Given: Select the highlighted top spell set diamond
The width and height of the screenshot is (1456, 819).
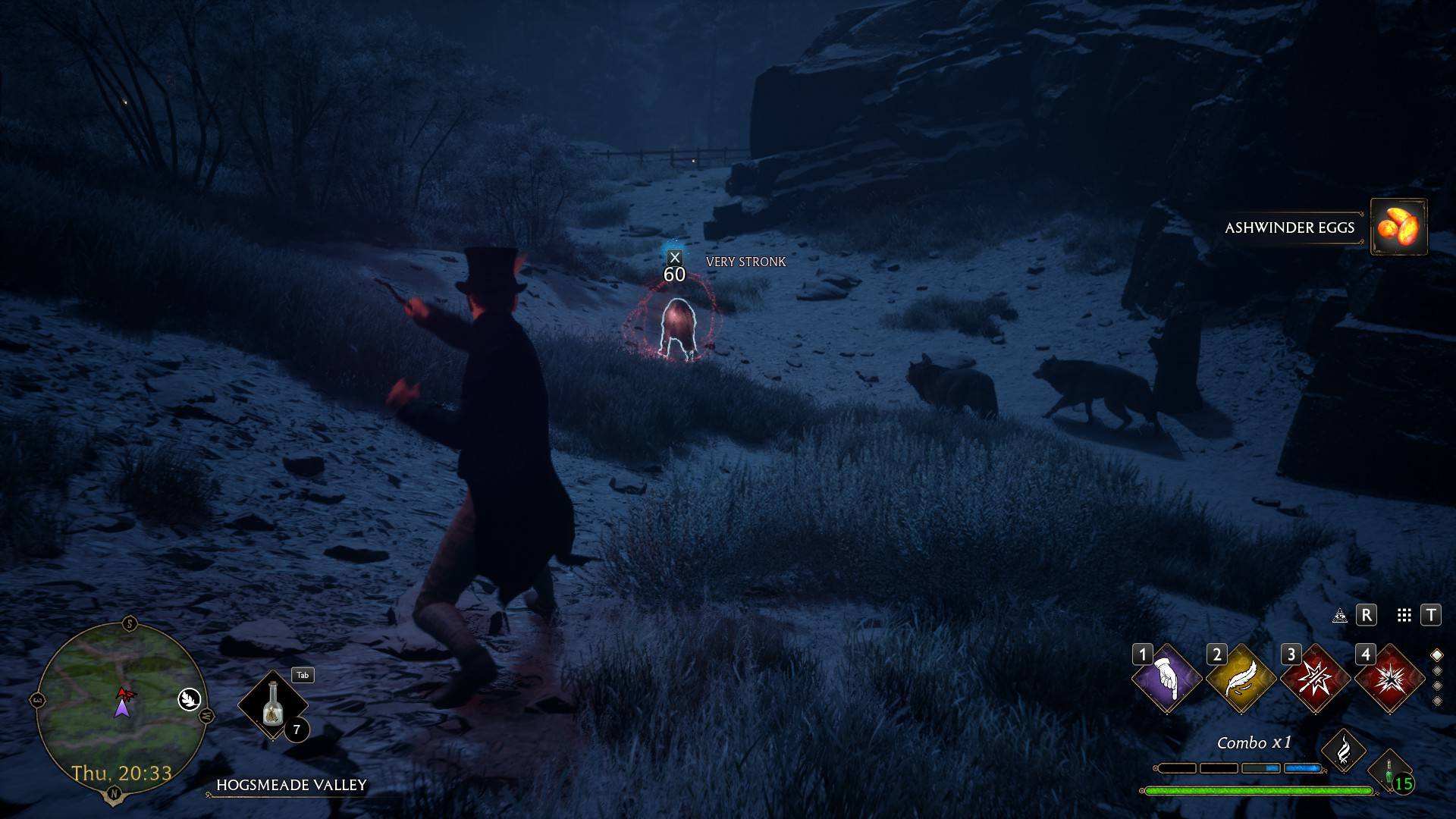Looking at the screenshot, I should tap(1436, 655).
